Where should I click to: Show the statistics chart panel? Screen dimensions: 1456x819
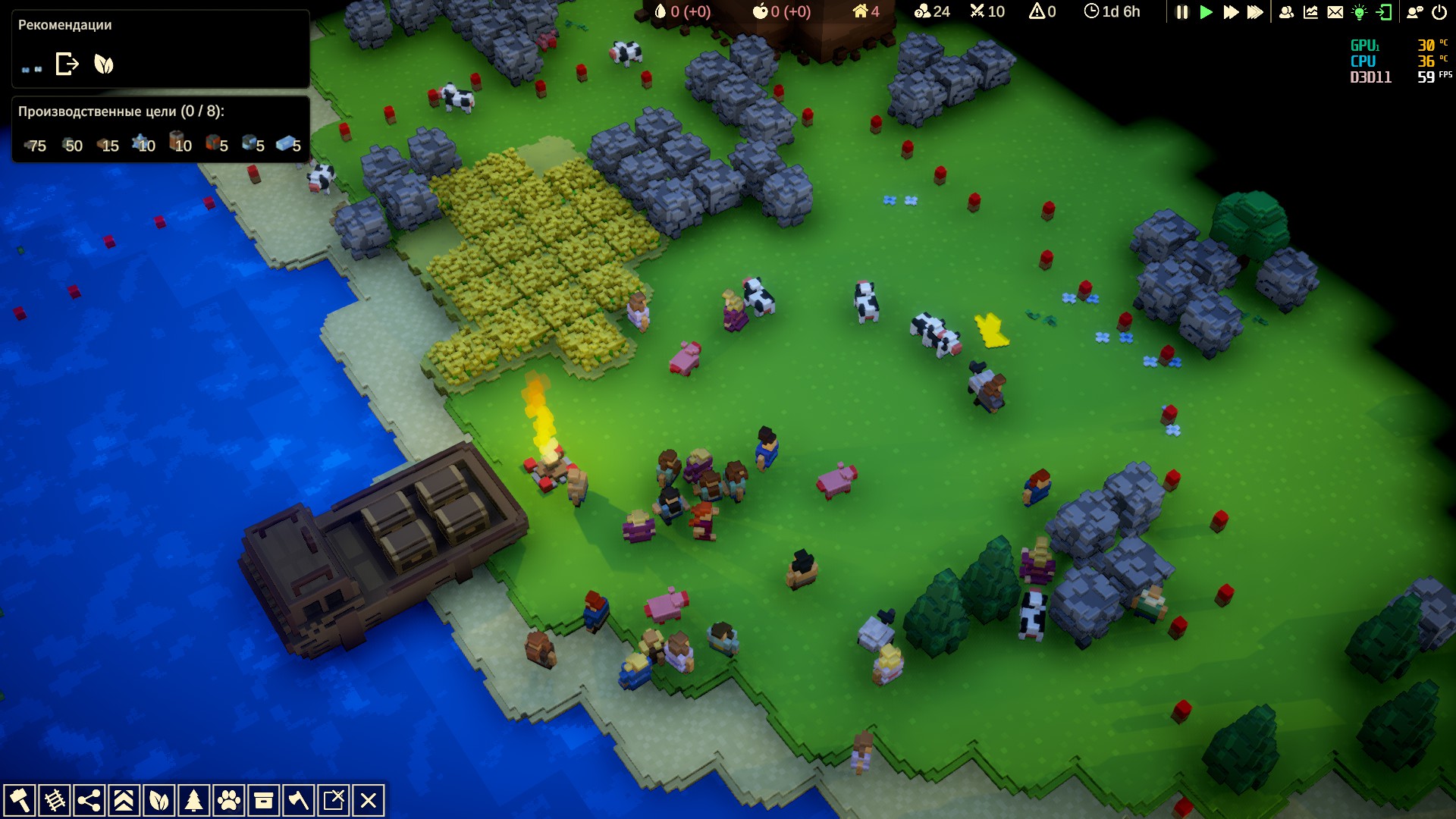click(x=1310, y=12)
